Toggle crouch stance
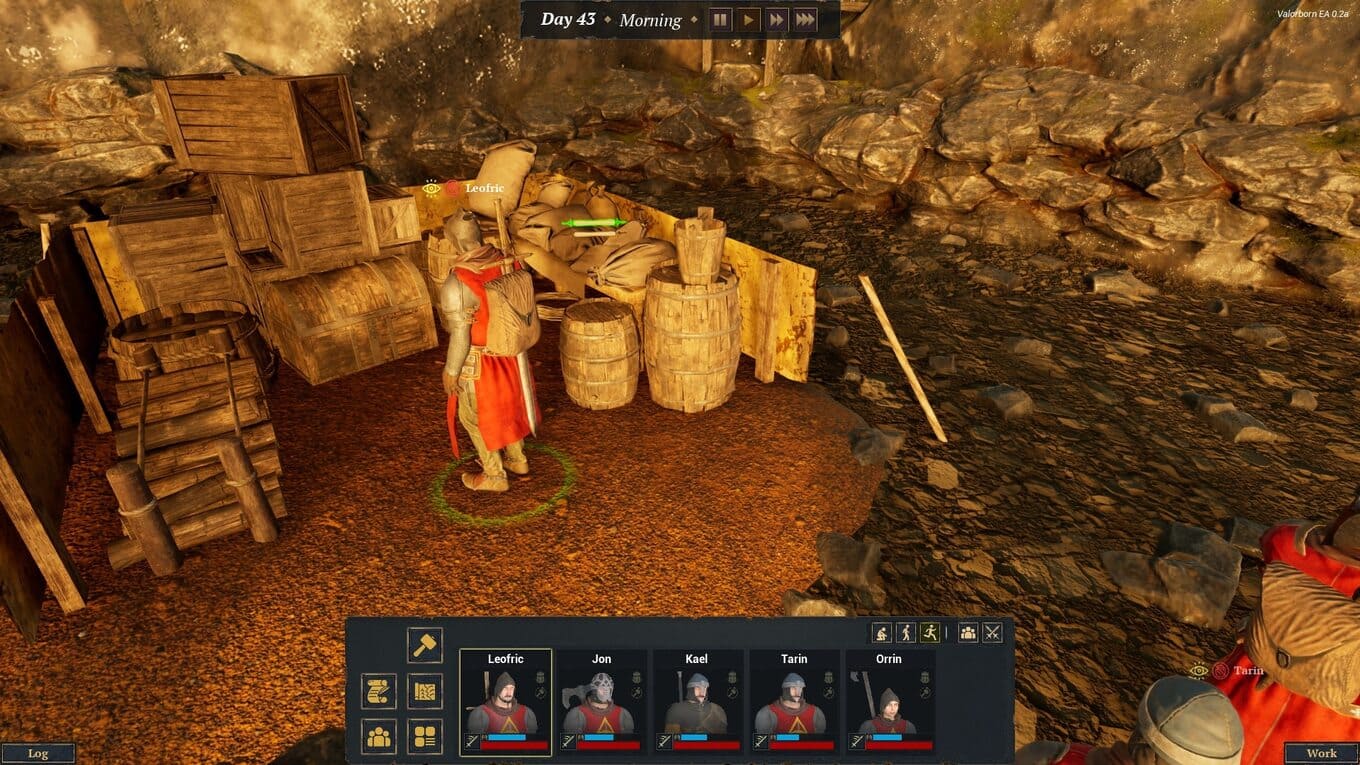This screenshot has height=765, width=1360. (x=881, y=632)
